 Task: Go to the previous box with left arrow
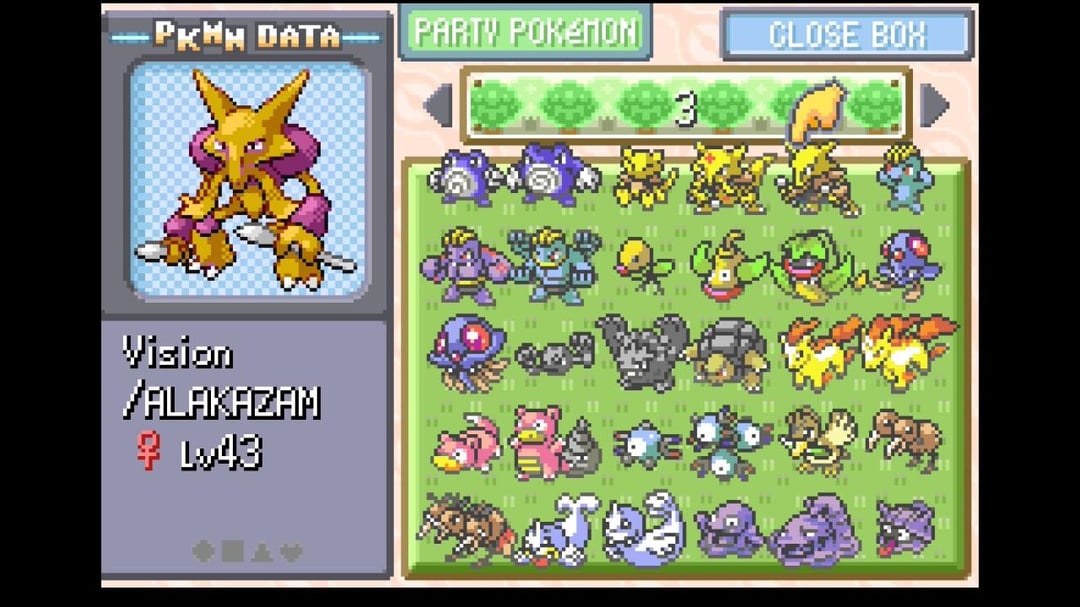(x=437, y=105)
